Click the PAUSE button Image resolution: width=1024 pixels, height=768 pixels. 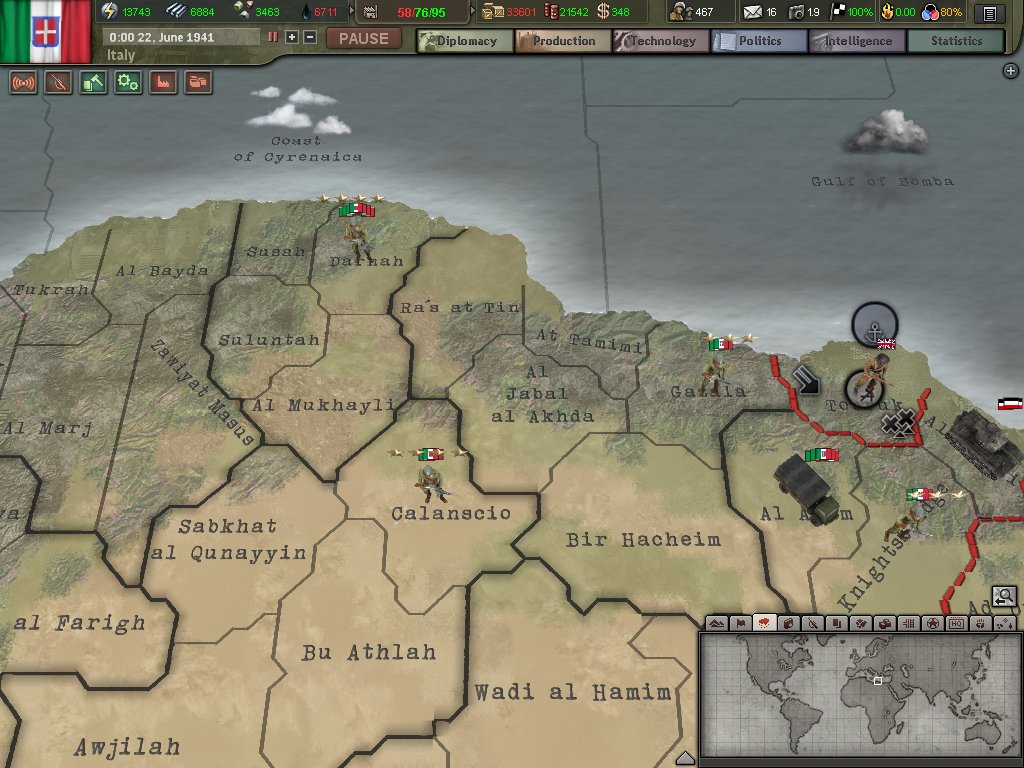364,39
